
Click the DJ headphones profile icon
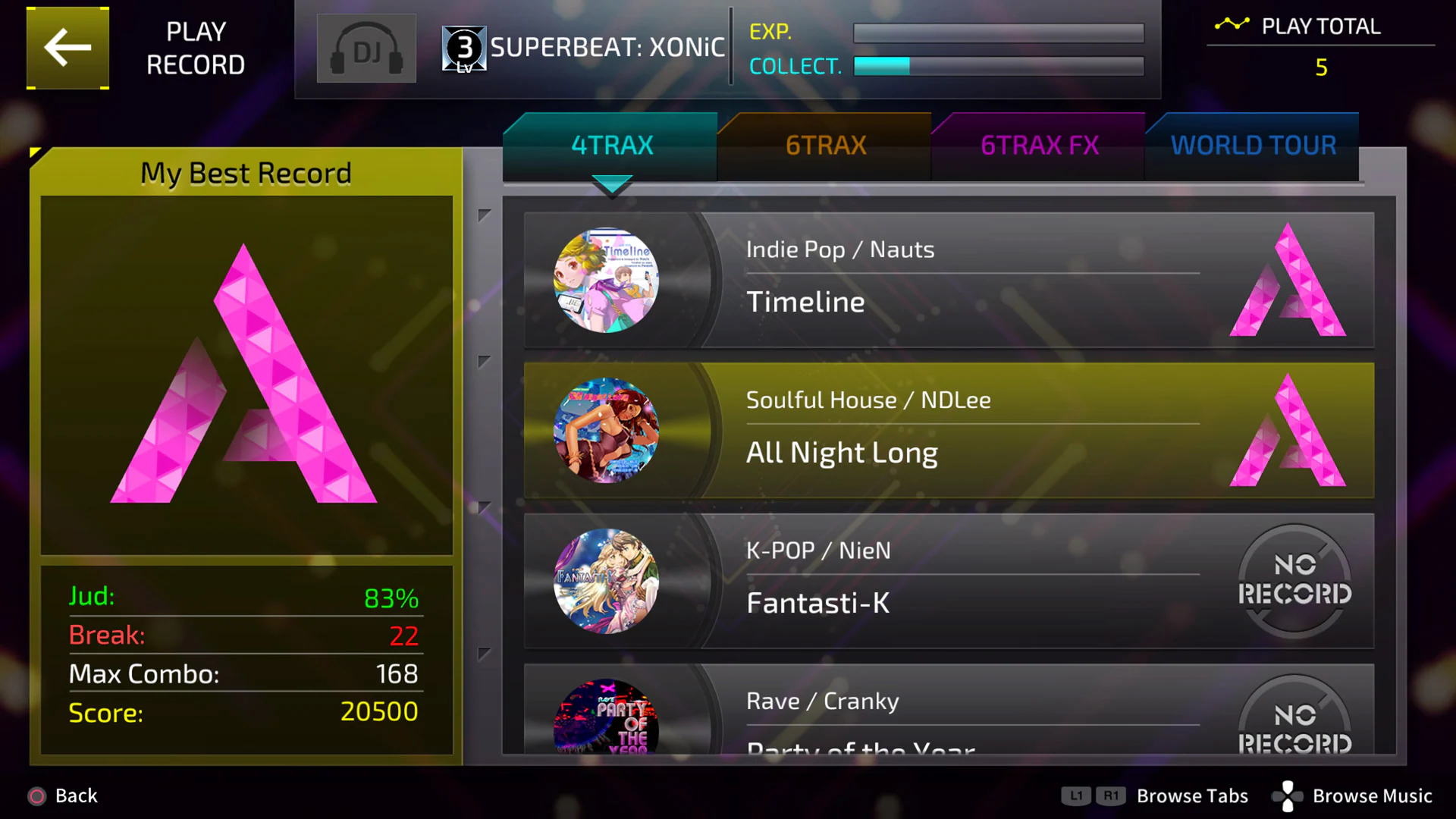[366, 48]
